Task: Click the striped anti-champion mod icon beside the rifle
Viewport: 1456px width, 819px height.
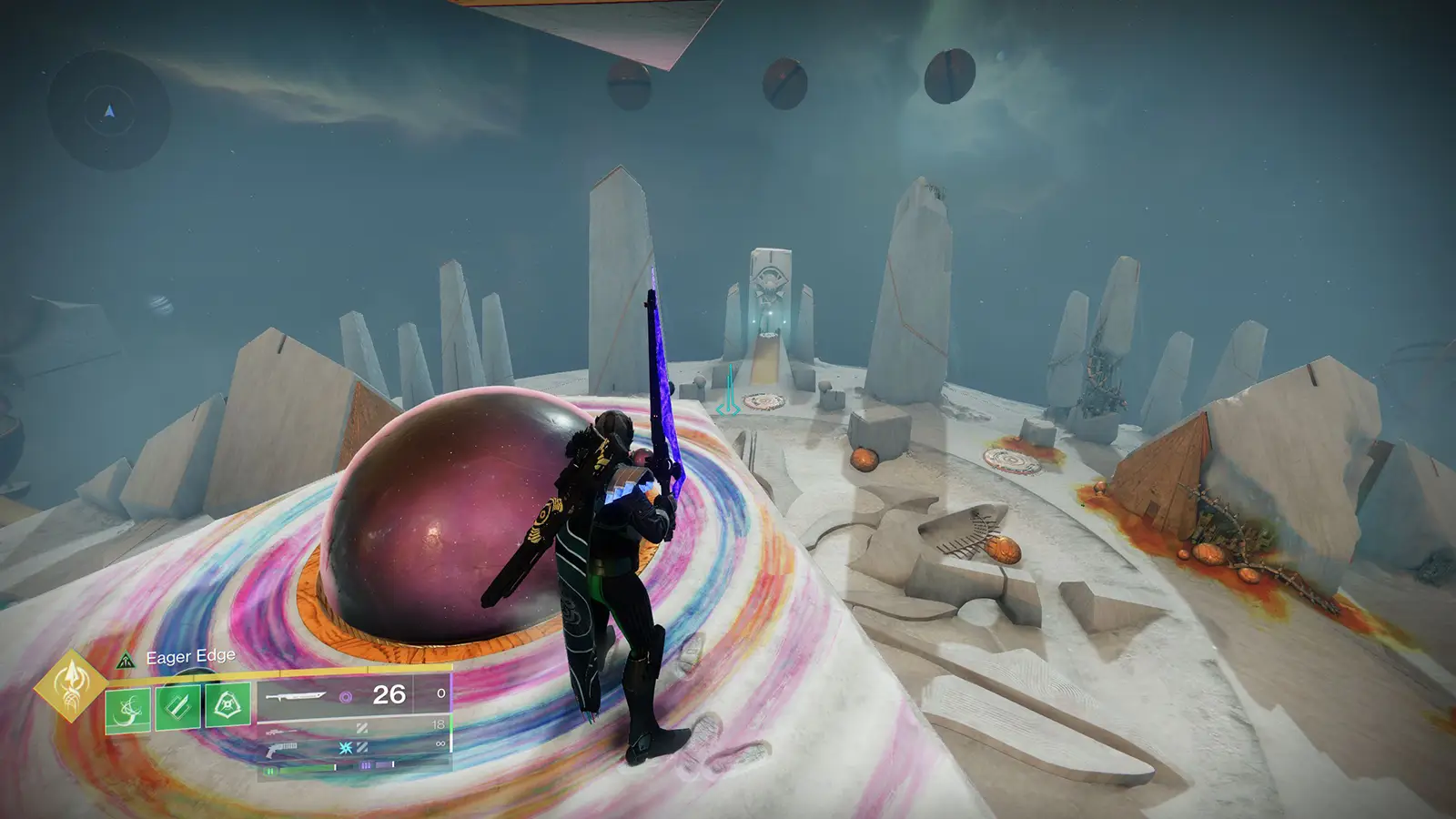Action: [x=362, y=729]
